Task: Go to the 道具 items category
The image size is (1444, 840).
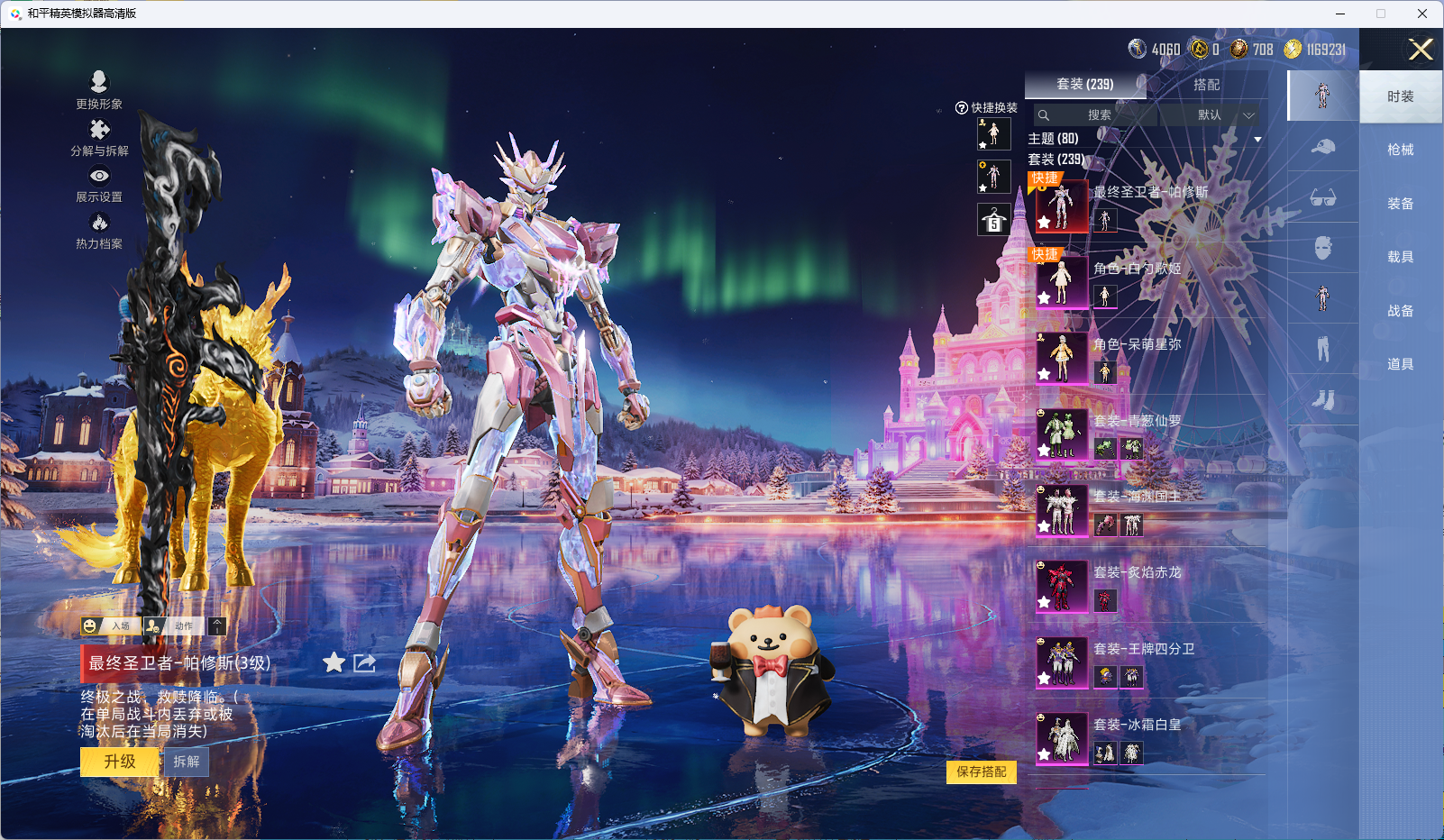Action: click(x=1400, y=364)
